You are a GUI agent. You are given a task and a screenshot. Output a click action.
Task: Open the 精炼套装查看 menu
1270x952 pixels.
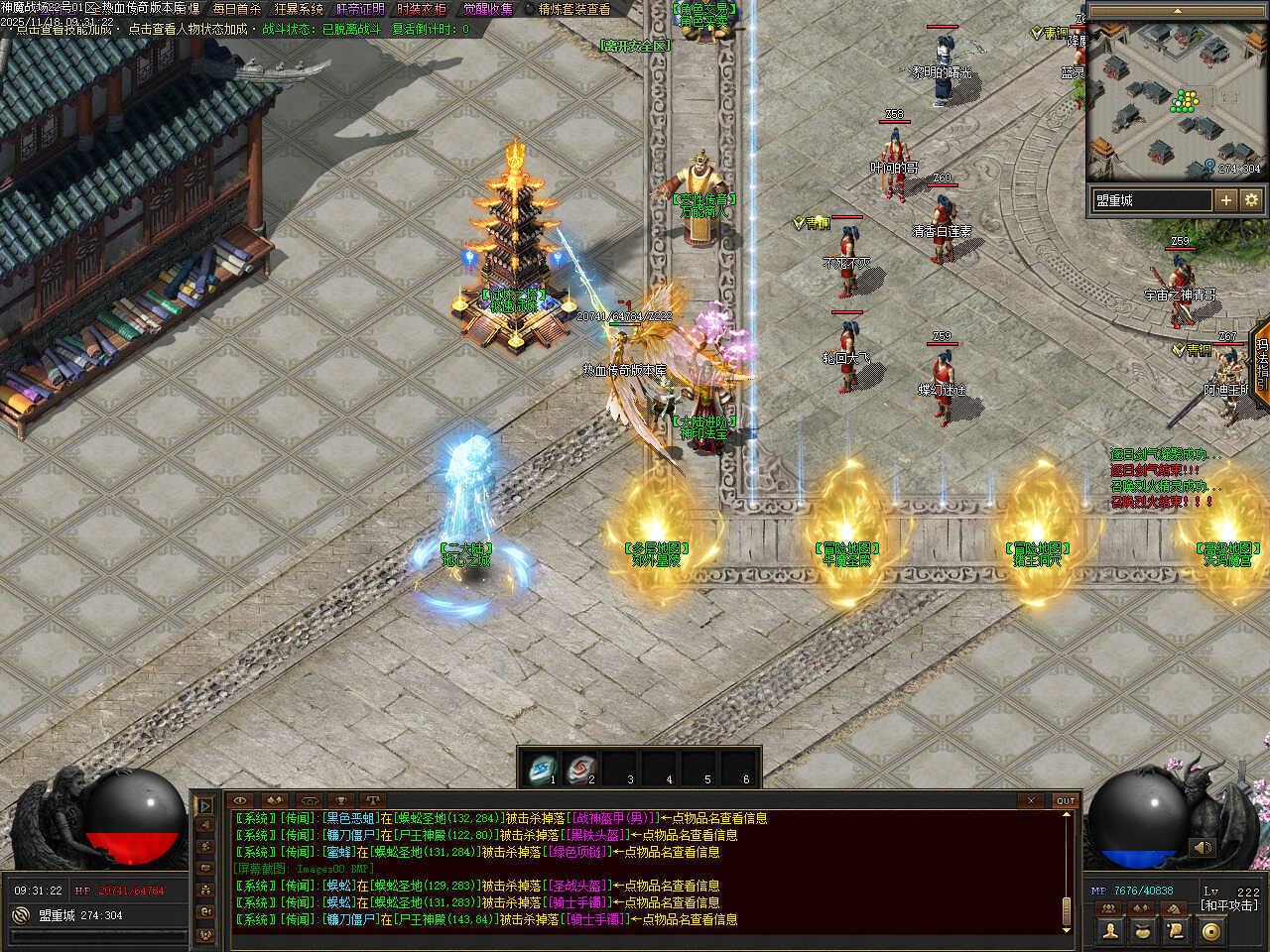[574, 9]
